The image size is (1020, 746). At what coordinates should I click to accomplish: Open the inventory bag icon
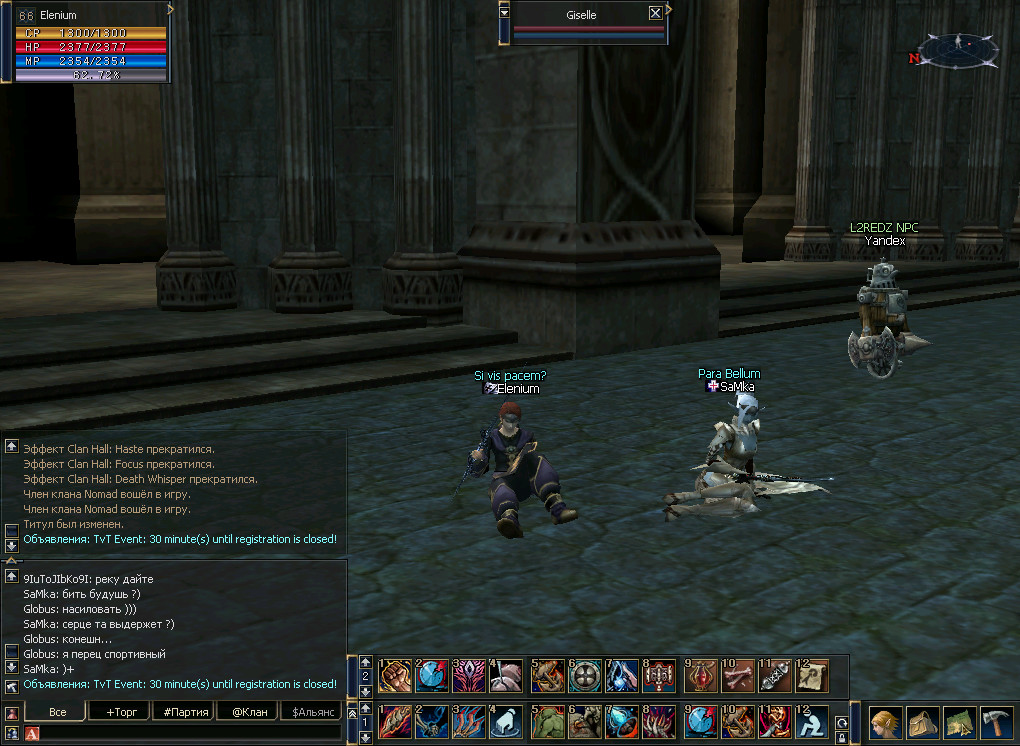[x=923, y=721]
